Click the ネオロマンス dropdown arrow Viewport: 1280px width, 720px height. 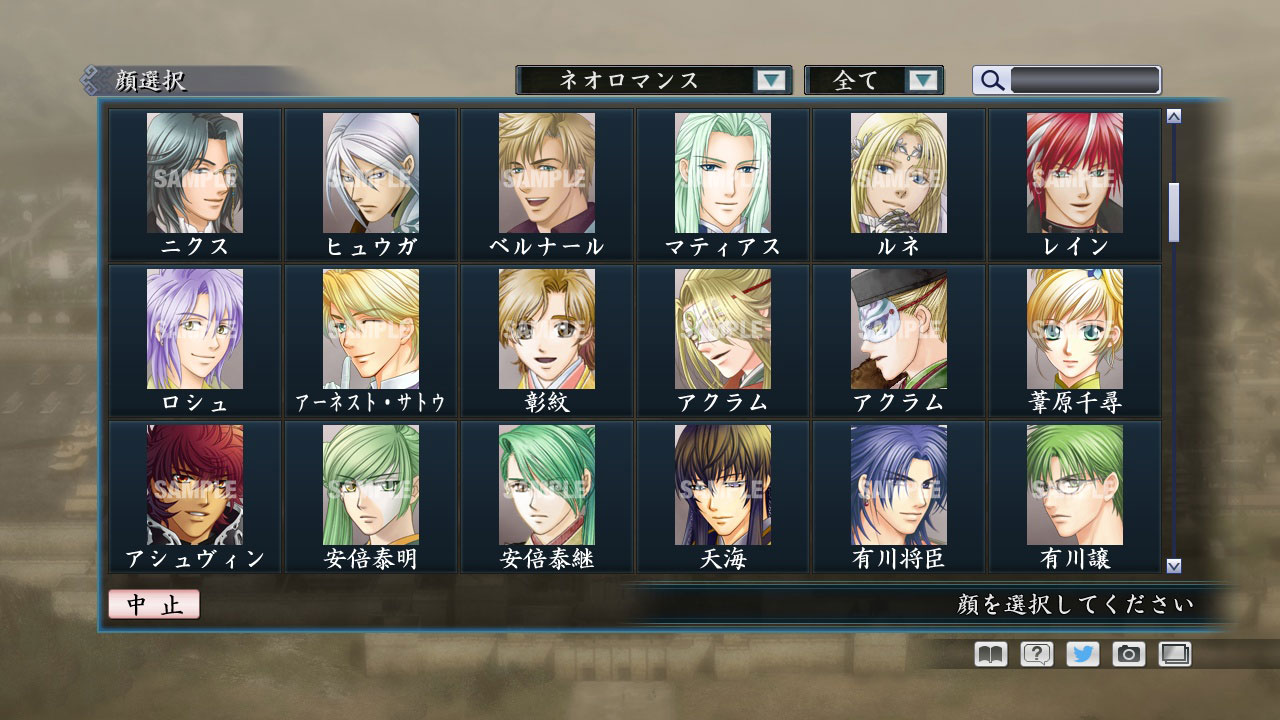coord(770,80)
